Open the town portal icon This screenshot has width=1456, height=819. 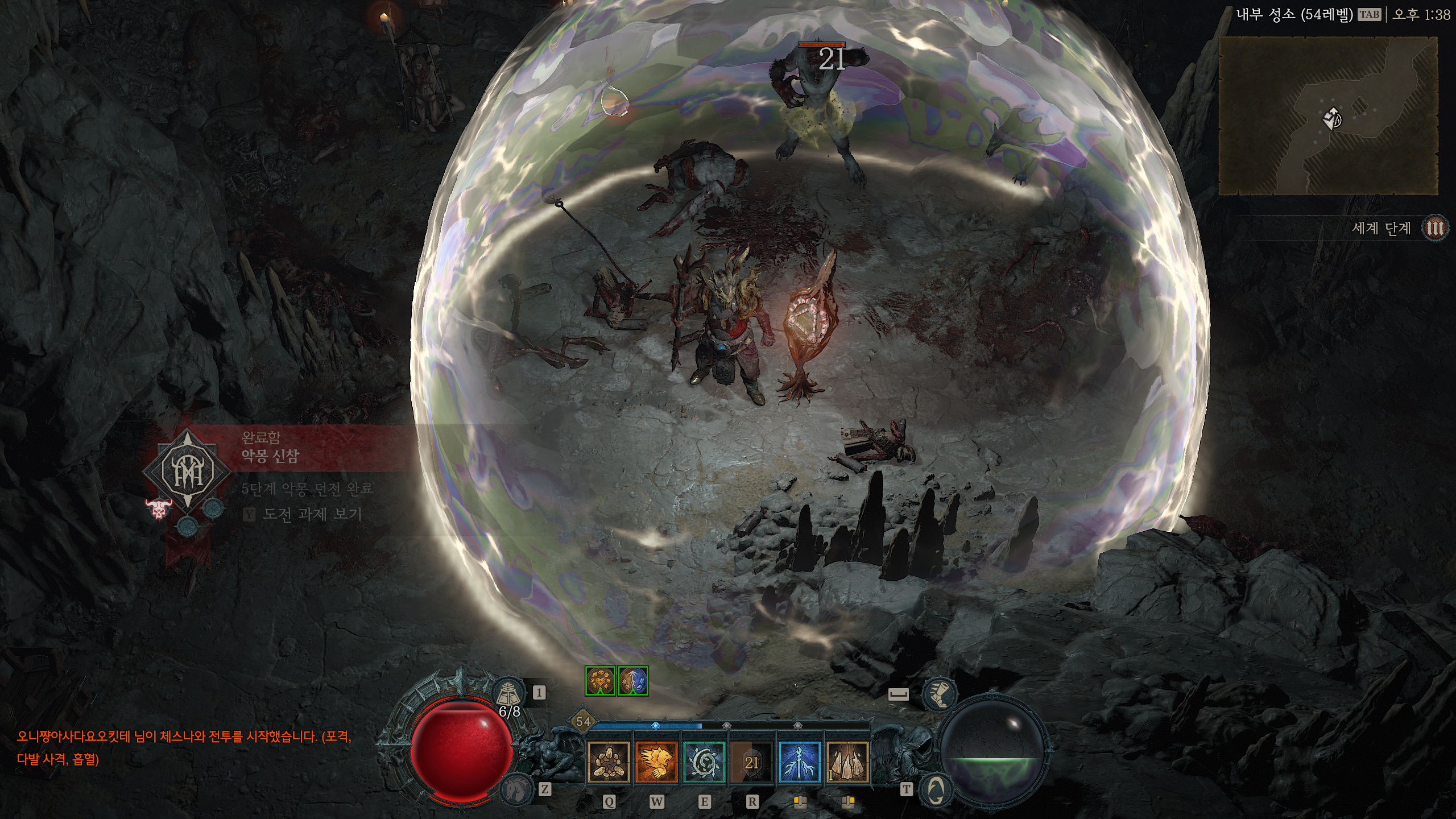click(936, 789)
